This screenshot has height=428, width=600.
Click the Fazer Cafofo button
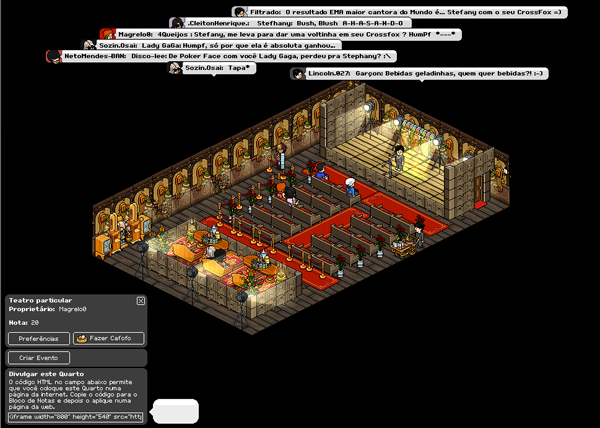(108, 338)
